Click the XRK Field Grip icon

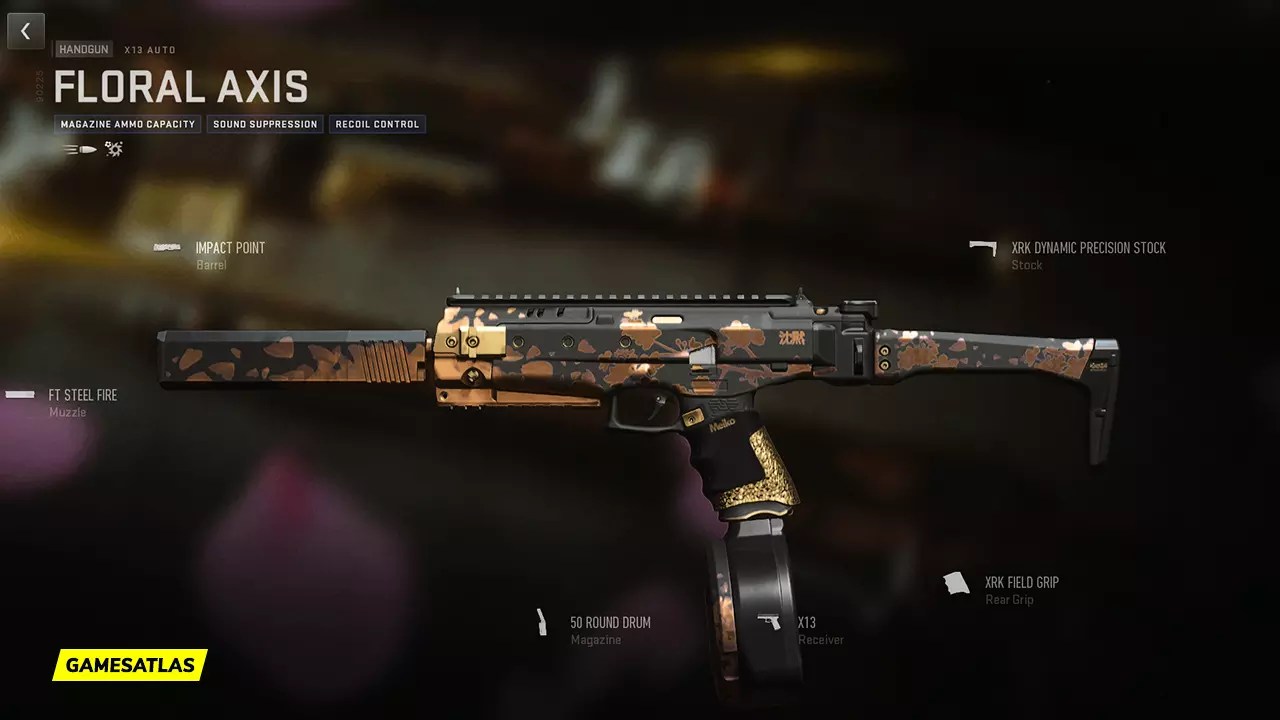(x=956, y=582)
